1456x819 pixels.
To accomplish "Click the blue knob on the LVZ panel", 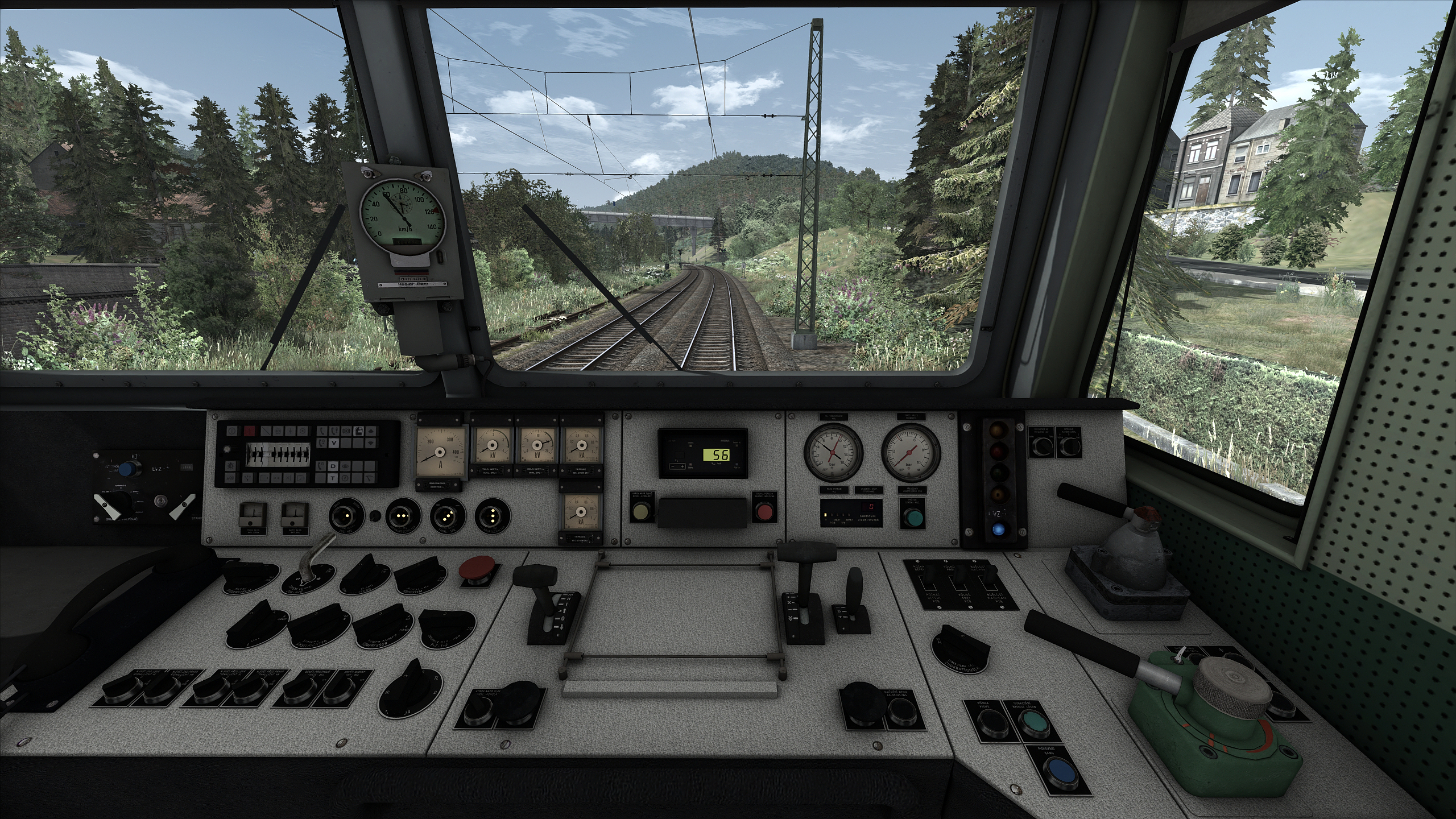I will click(x=131, y=469).
